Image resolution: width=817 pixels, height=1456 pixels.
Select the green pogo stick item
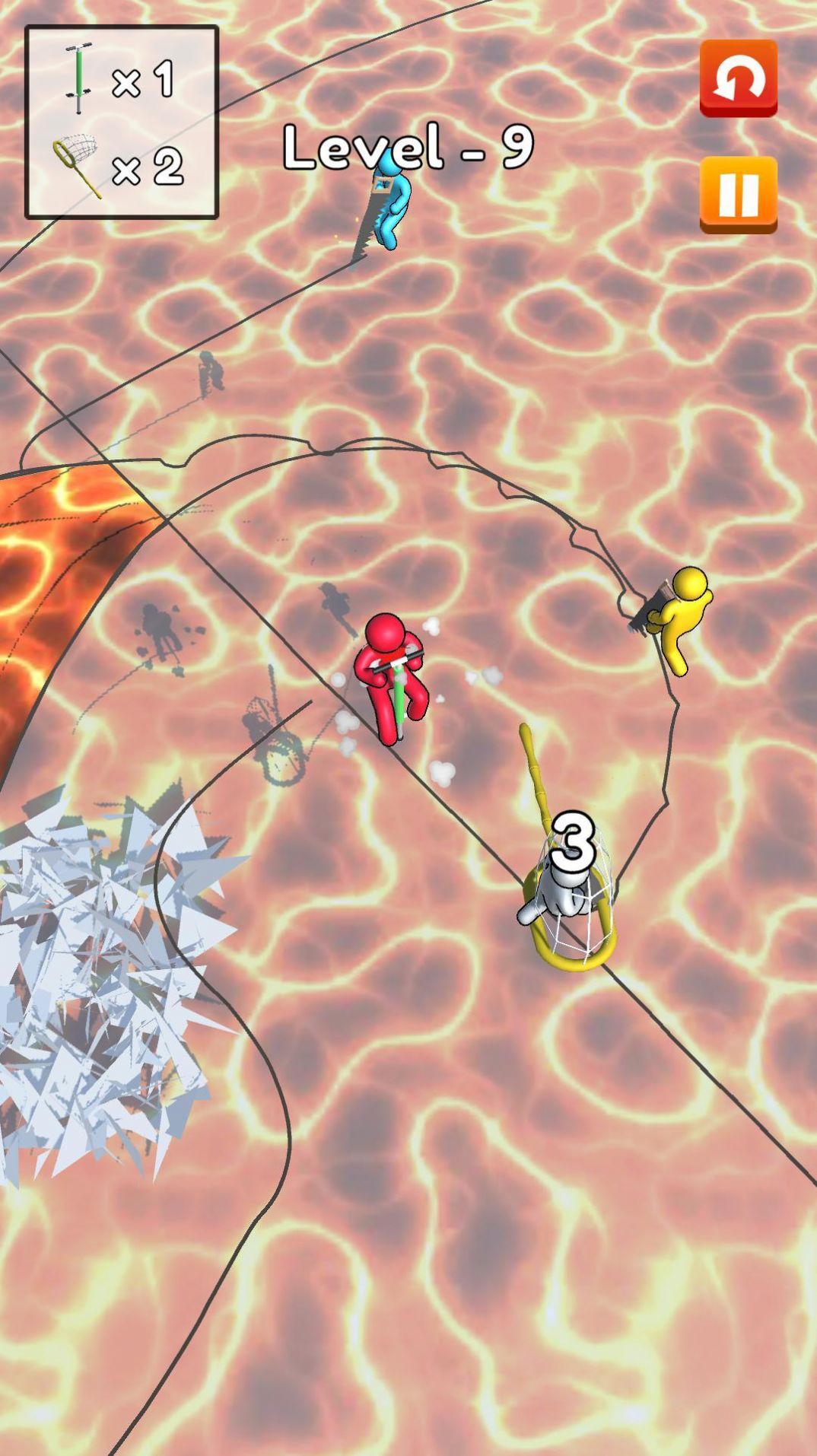click(78, 79)
